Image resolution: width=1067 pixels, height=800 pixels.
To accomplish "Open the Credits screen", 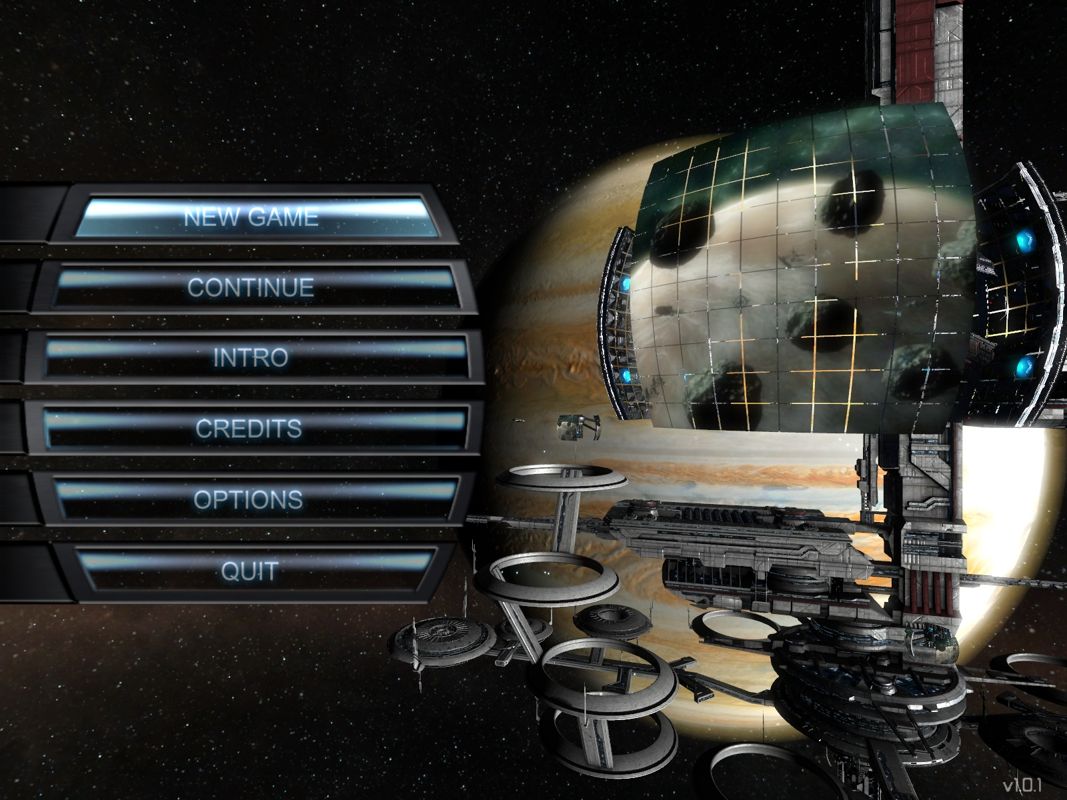I will (x=250, y=428).
